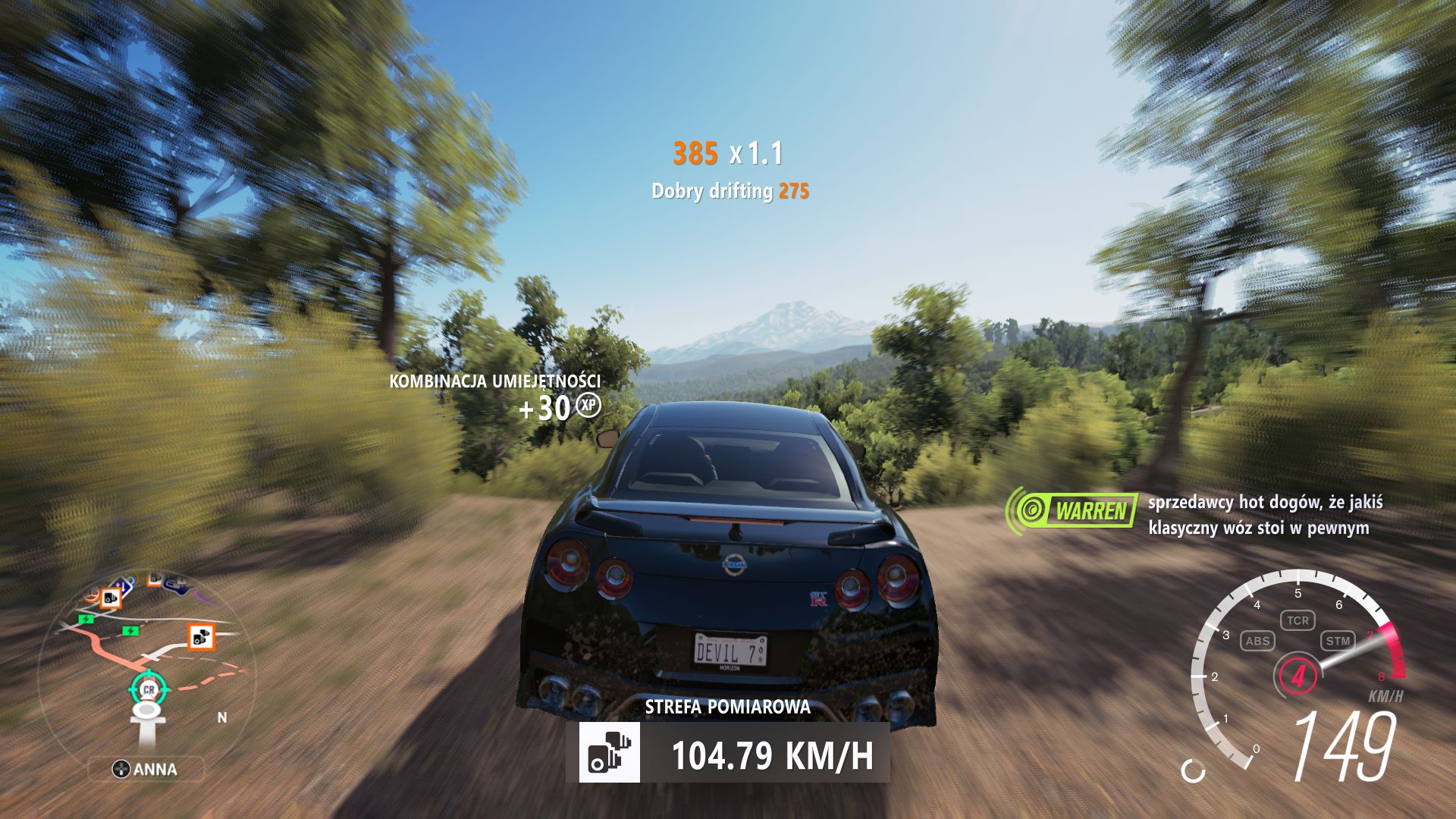Select the speed camera icon on the minimap
Viewport: 1456px width, 819px height.
[x=201, y=638]
